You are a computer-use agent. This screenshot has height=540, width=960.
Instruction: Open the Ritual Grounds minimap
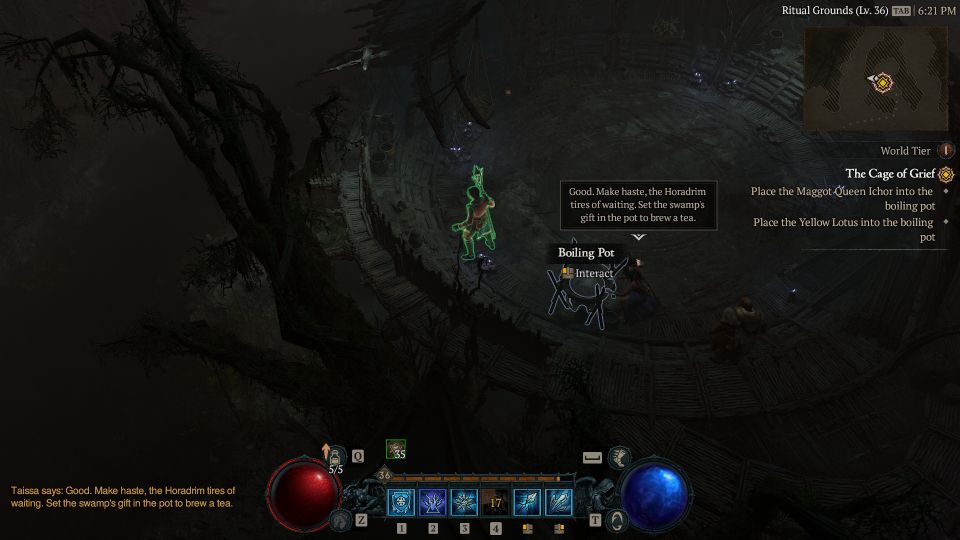click(x=875, y=78)
